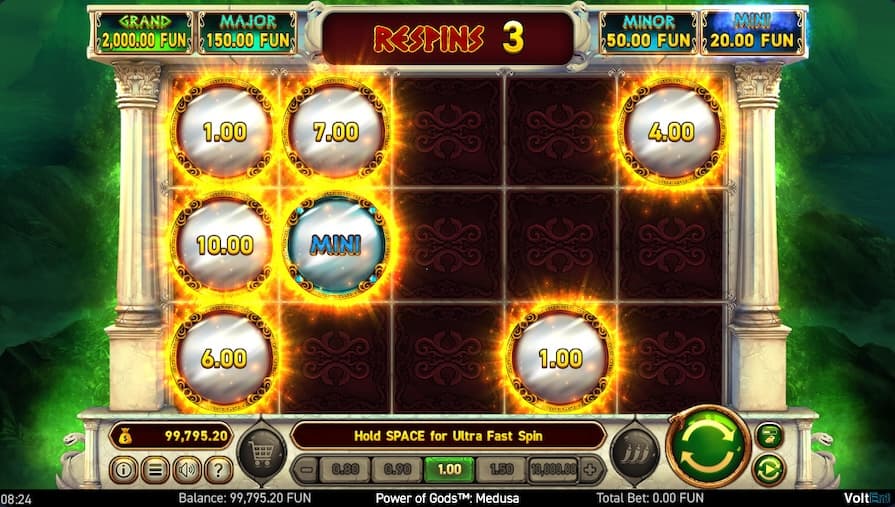Choose the 0.90 bet value
Viewport: 895px width, 507px height.
(397, 469)
